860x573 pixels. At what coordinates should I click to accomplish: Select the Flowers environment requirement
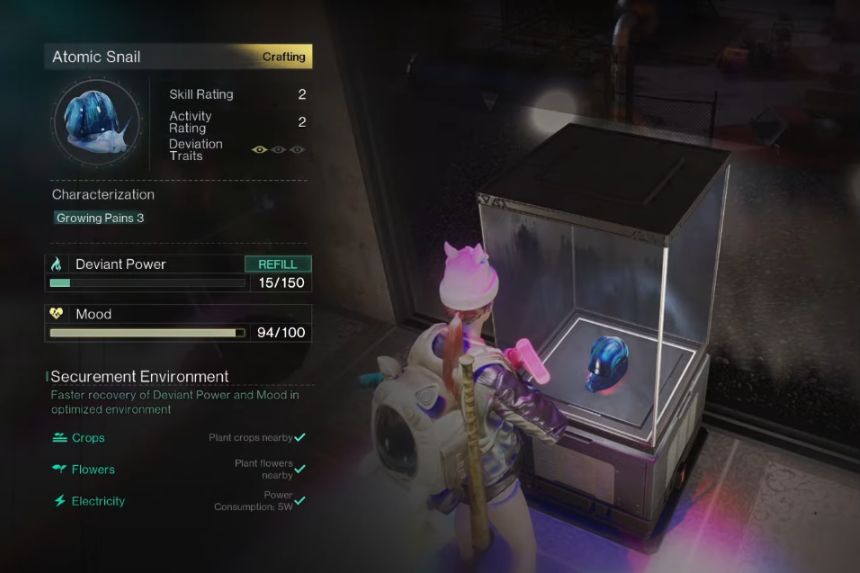click(x=93, y=469)
